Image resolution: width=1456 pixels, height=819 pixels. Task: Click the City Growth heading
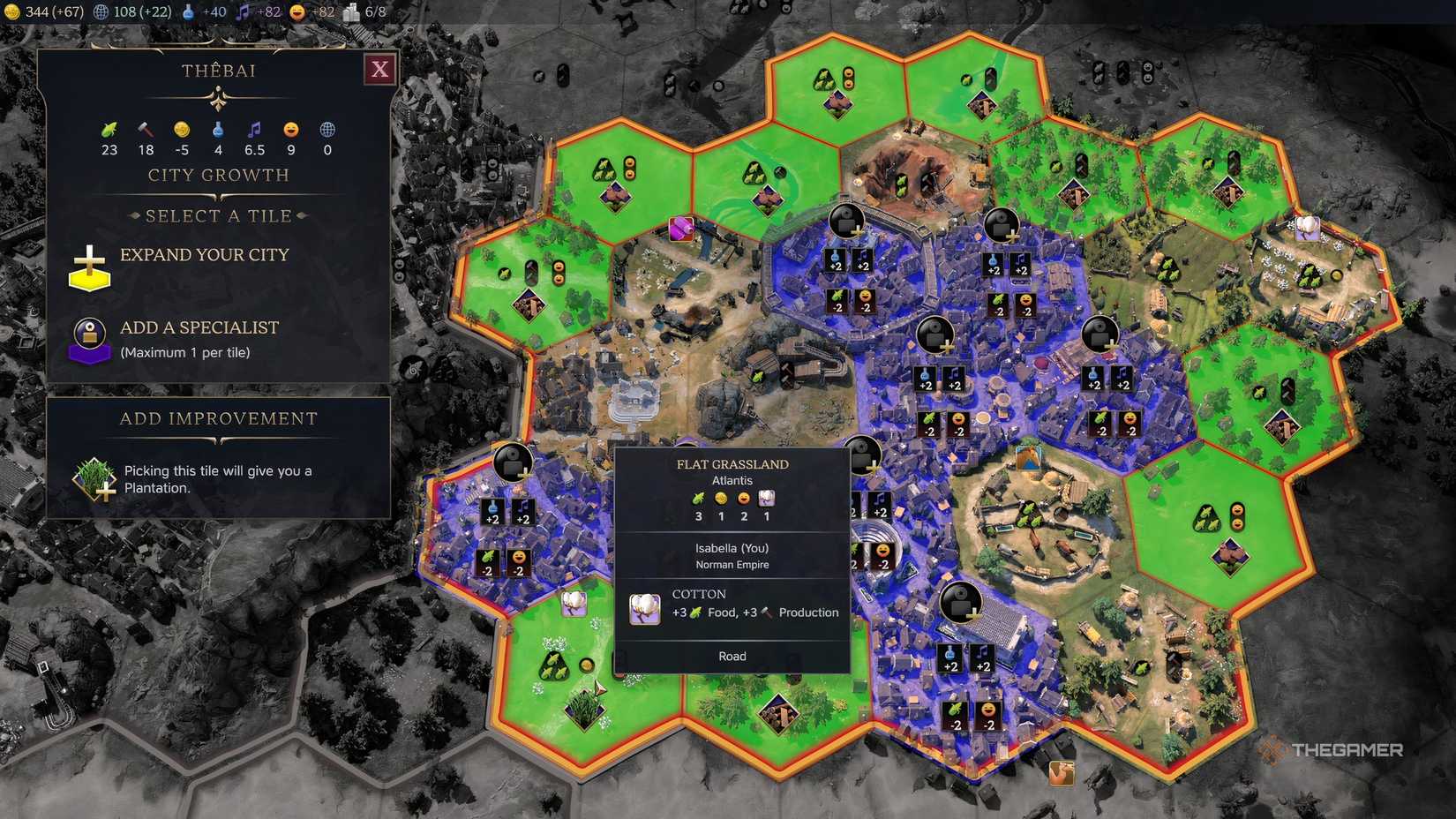(x=218, y=176)
